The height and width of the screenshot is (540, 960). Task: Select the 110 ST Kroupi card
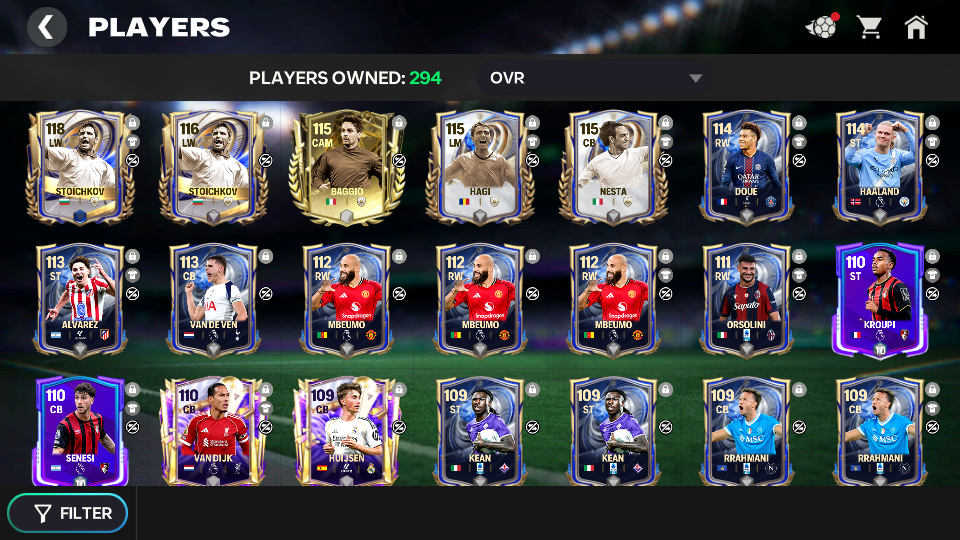tap(879, 299)
